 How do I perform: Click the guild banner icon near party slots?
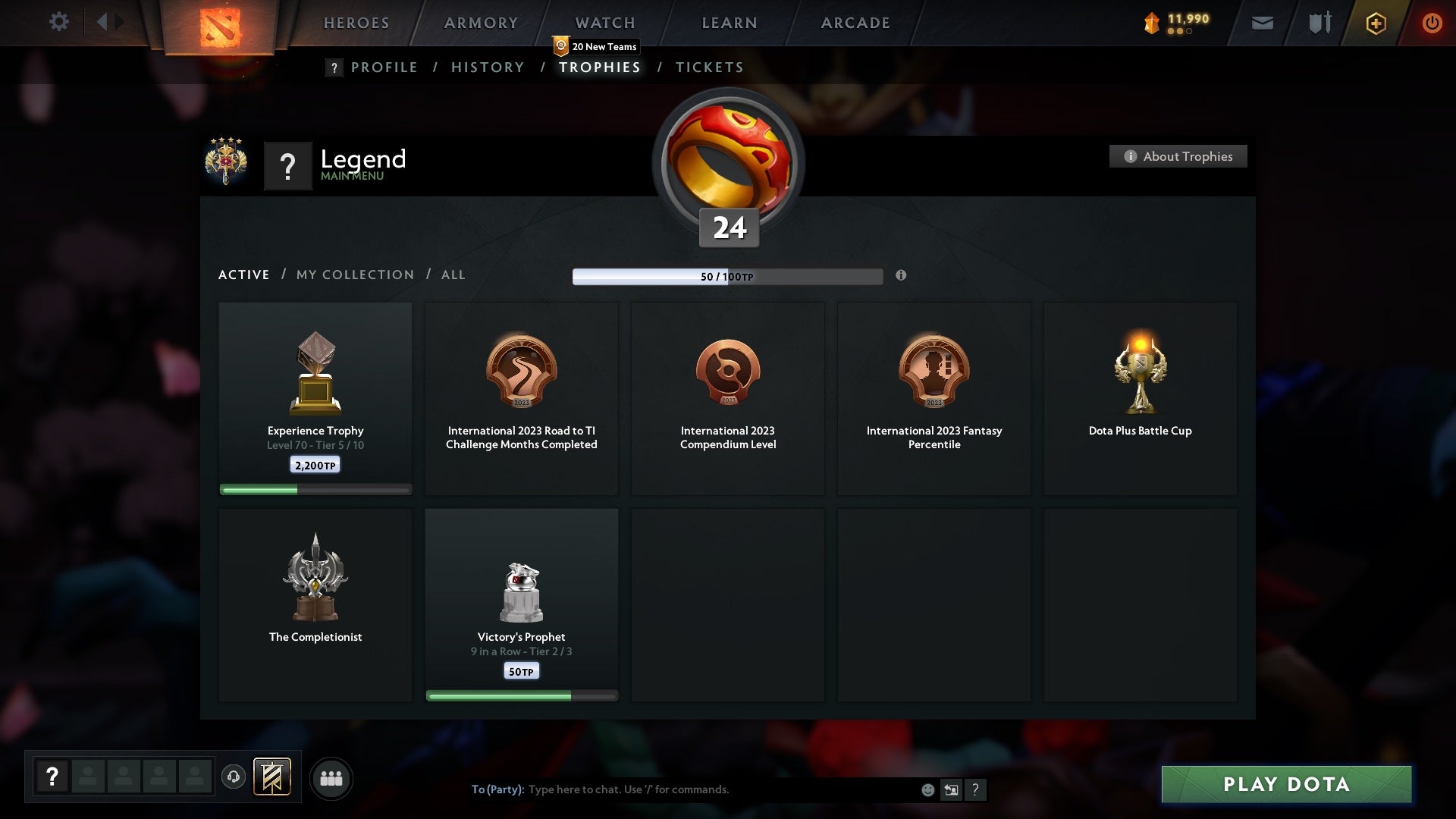point(273,778)
